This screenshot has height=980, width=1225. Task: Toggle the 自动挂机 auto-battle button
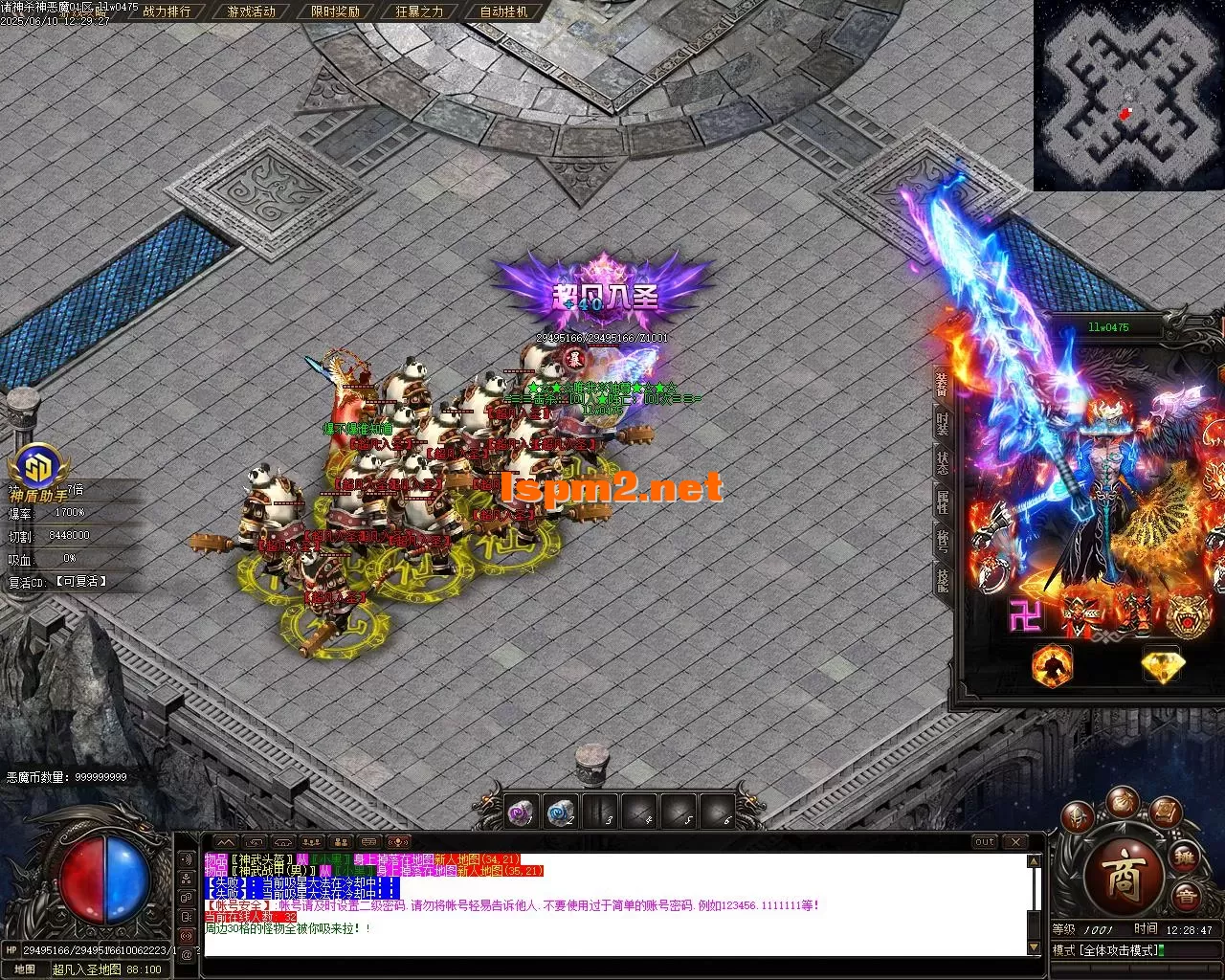503,12
